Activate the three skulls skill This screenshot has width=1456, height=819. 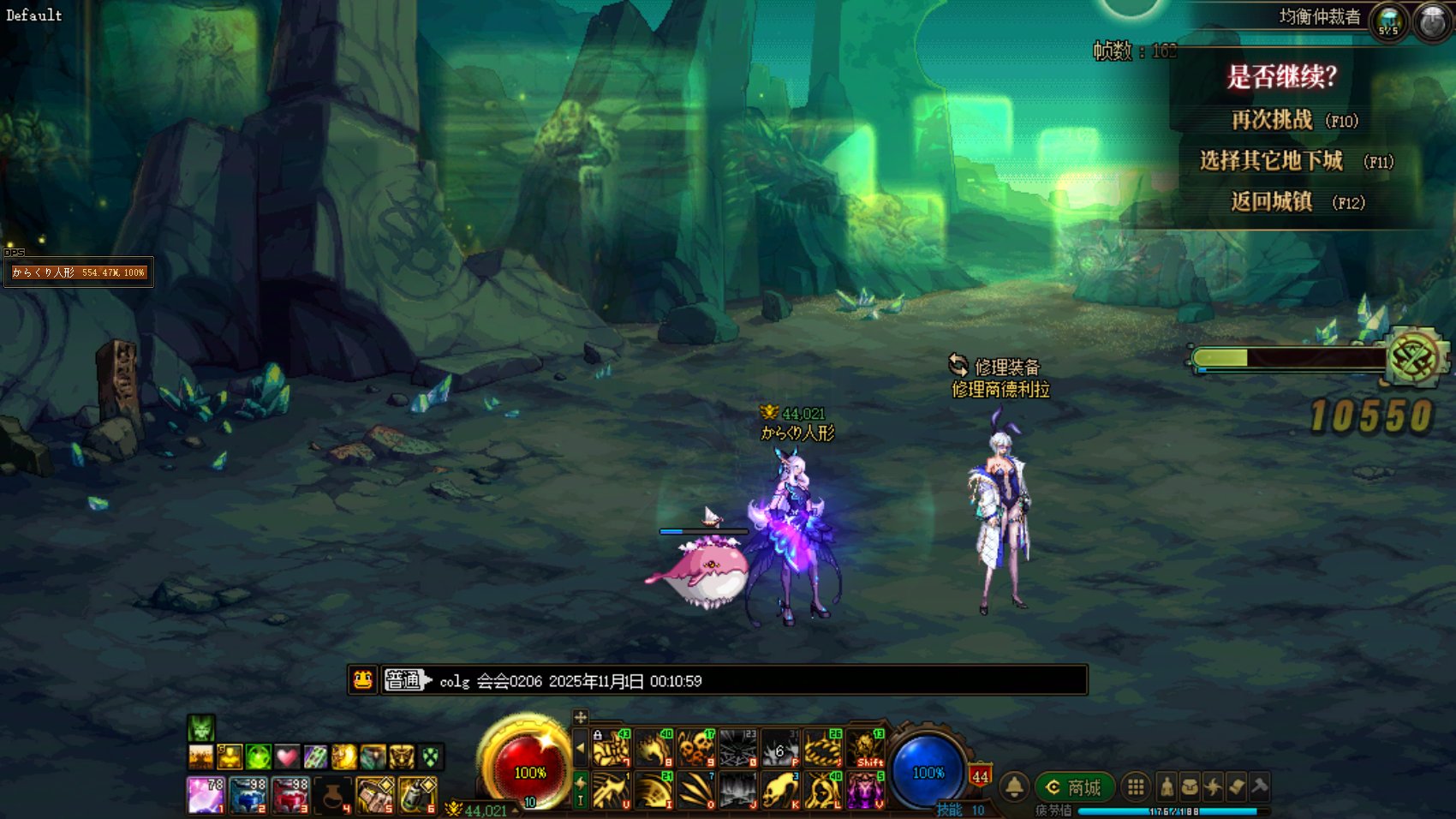pos(695,749)
